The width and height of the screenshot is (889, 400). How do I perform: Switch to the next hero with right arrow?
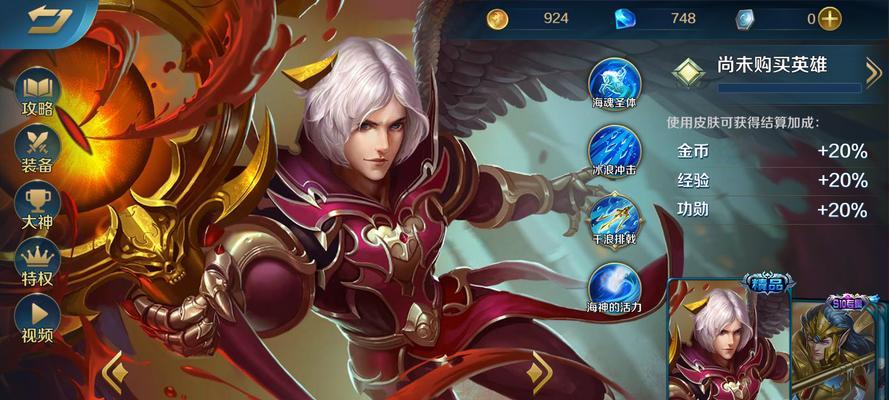tap(540, 372)
